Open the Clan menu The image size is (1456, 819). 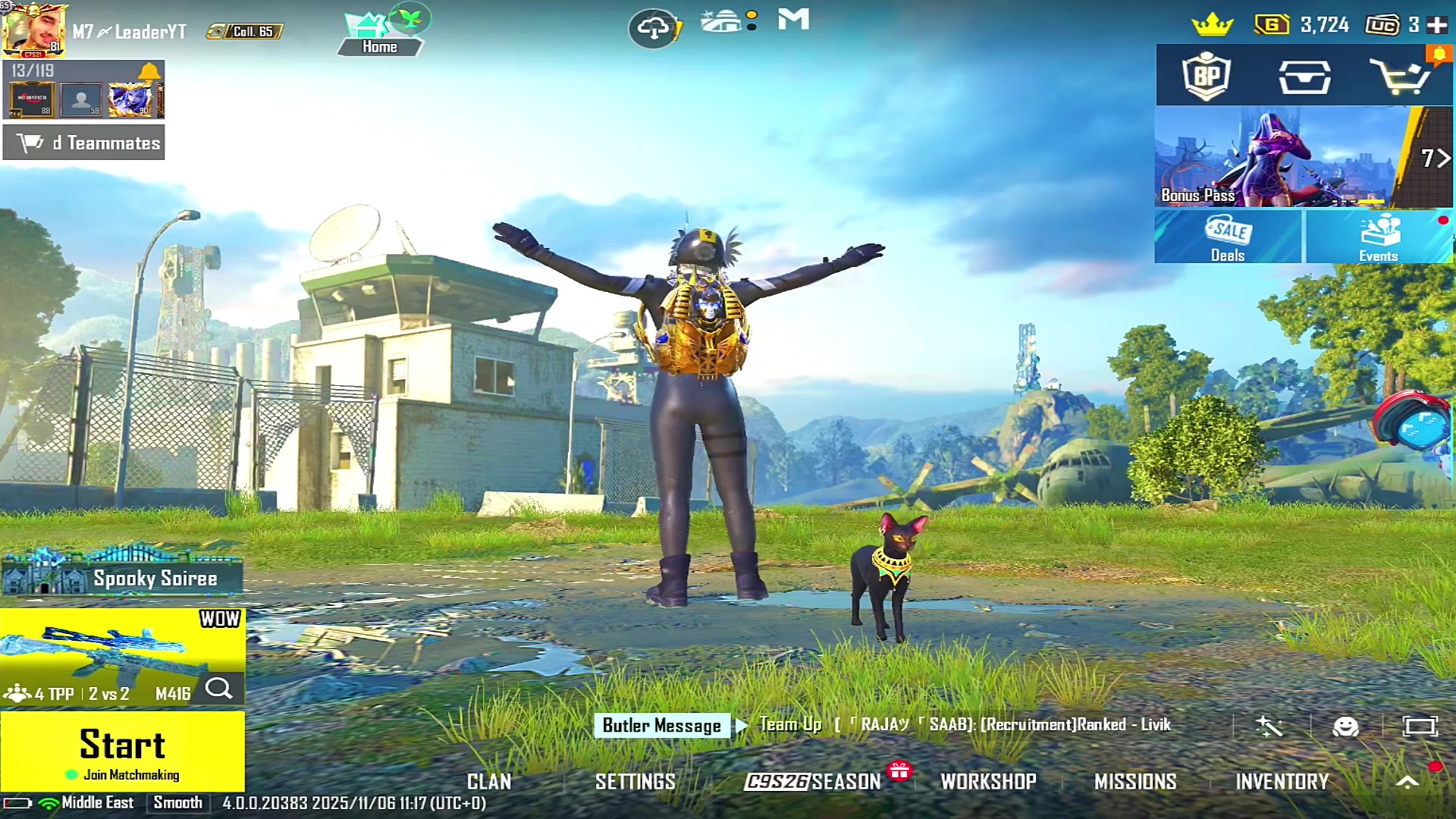pyautogui.click(x=489, y=781)
